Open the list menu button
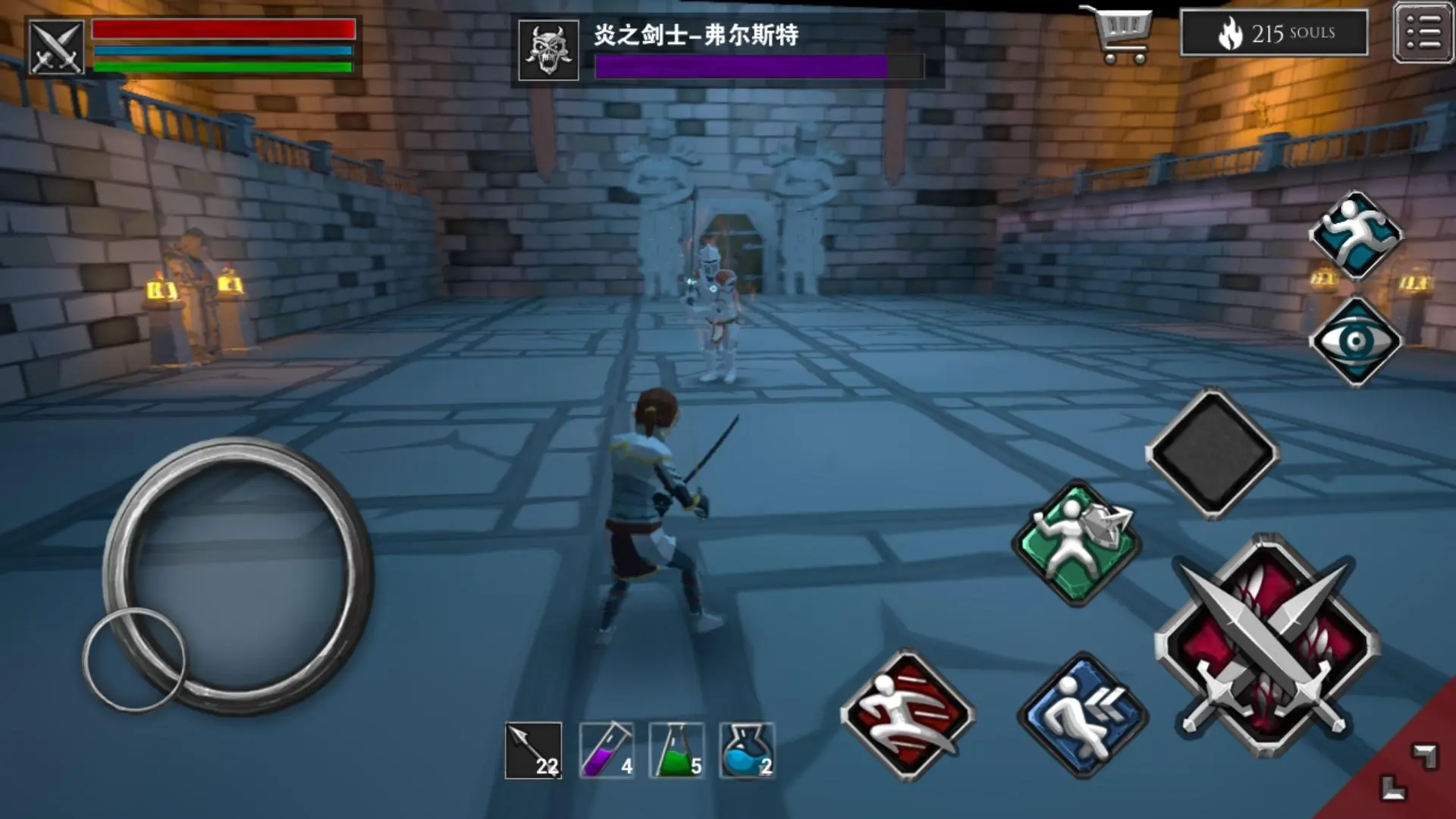 [x=1423, y=33]
